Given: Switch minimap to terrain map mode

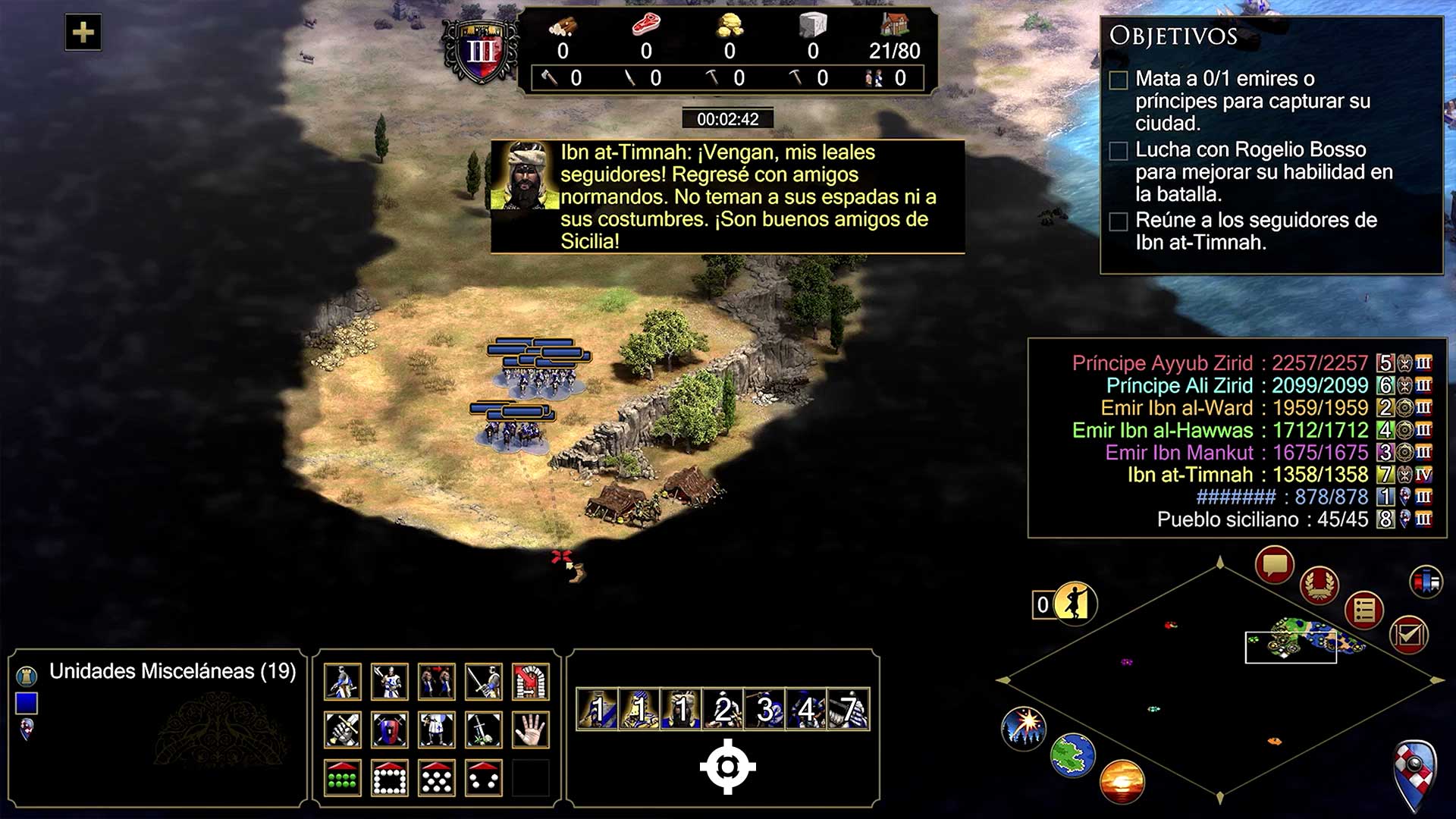Looking at the screenshot, I should click(x=1073, y=755).
